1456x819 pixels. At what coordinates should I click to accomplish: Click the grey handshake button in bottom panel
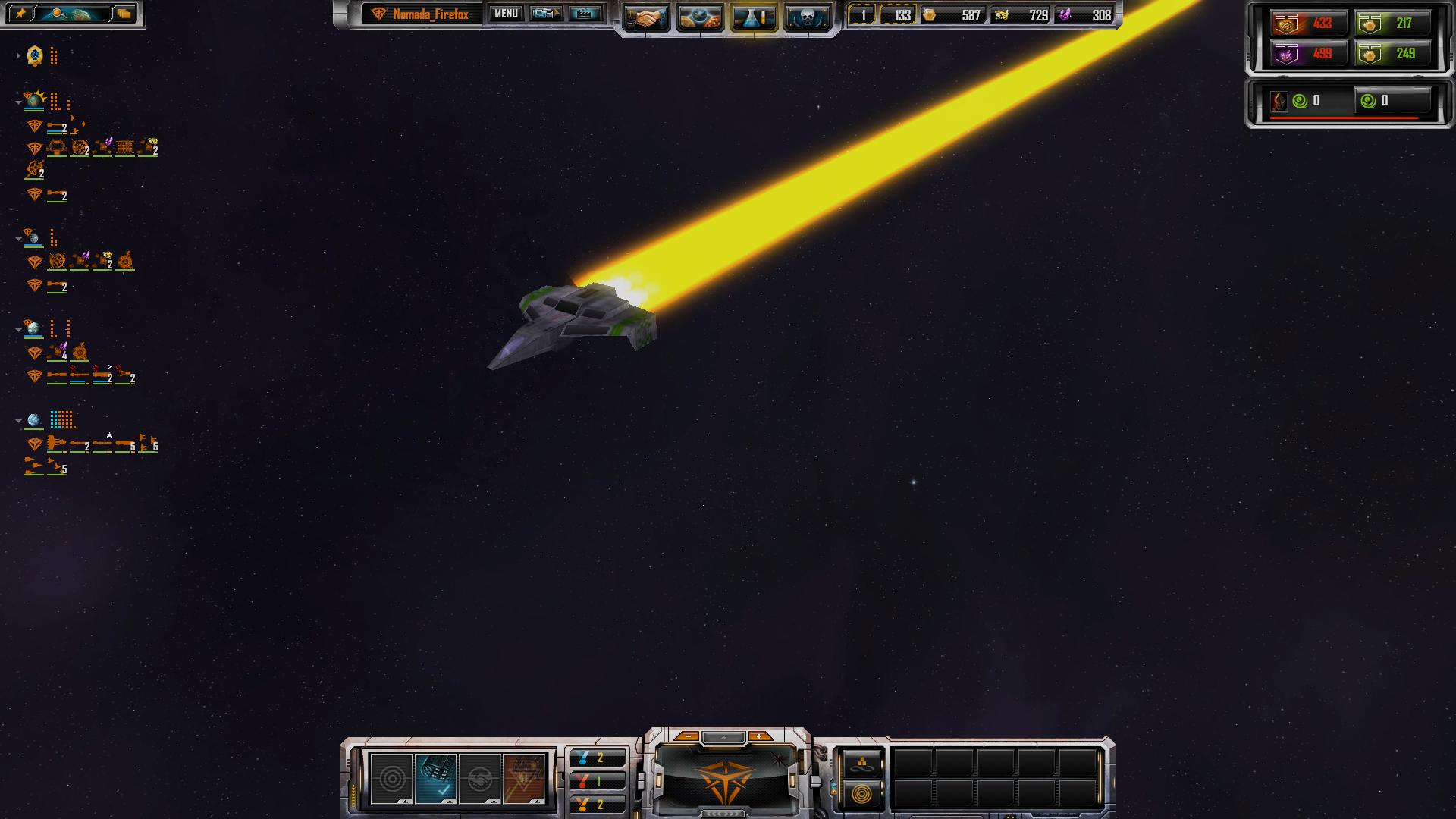pyautogui.click(x=479, y=779)
